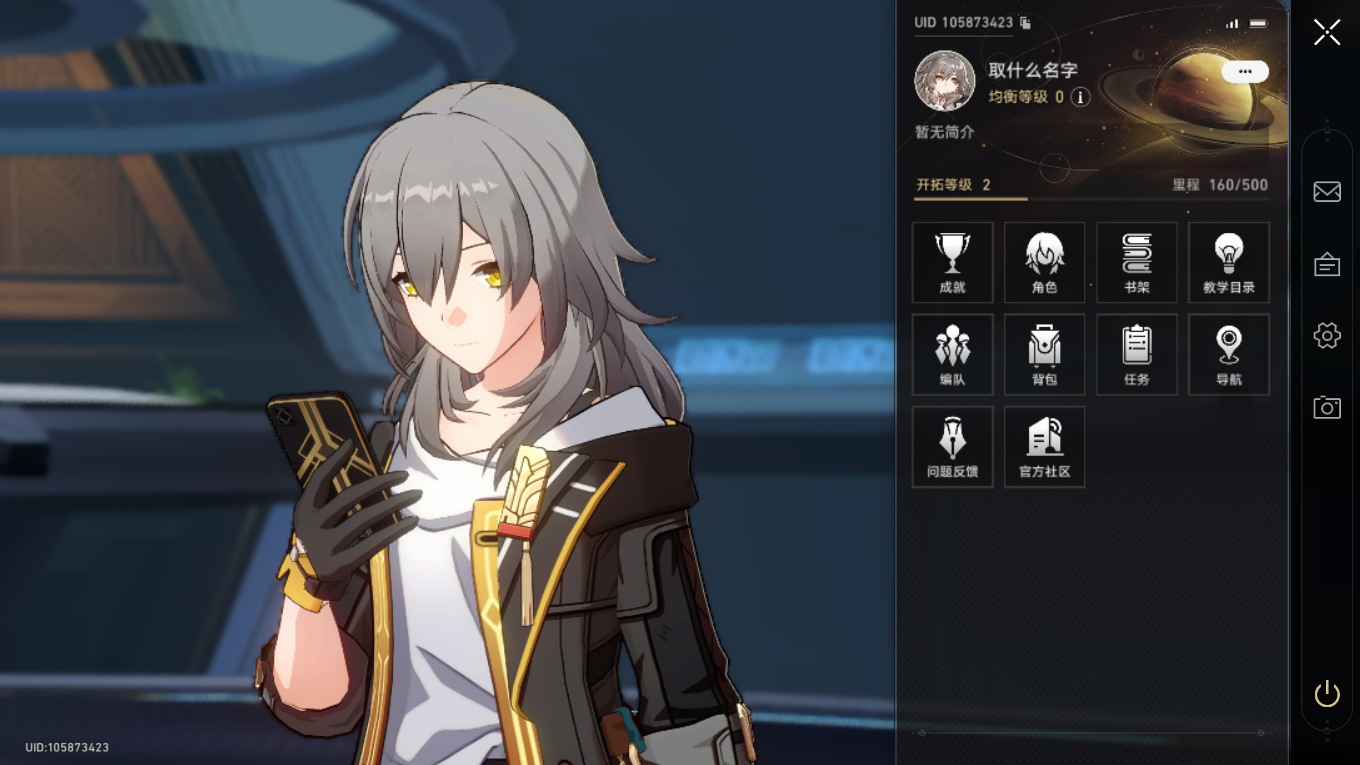Open the 问题反馈 feedback tile

coord(952,446)
